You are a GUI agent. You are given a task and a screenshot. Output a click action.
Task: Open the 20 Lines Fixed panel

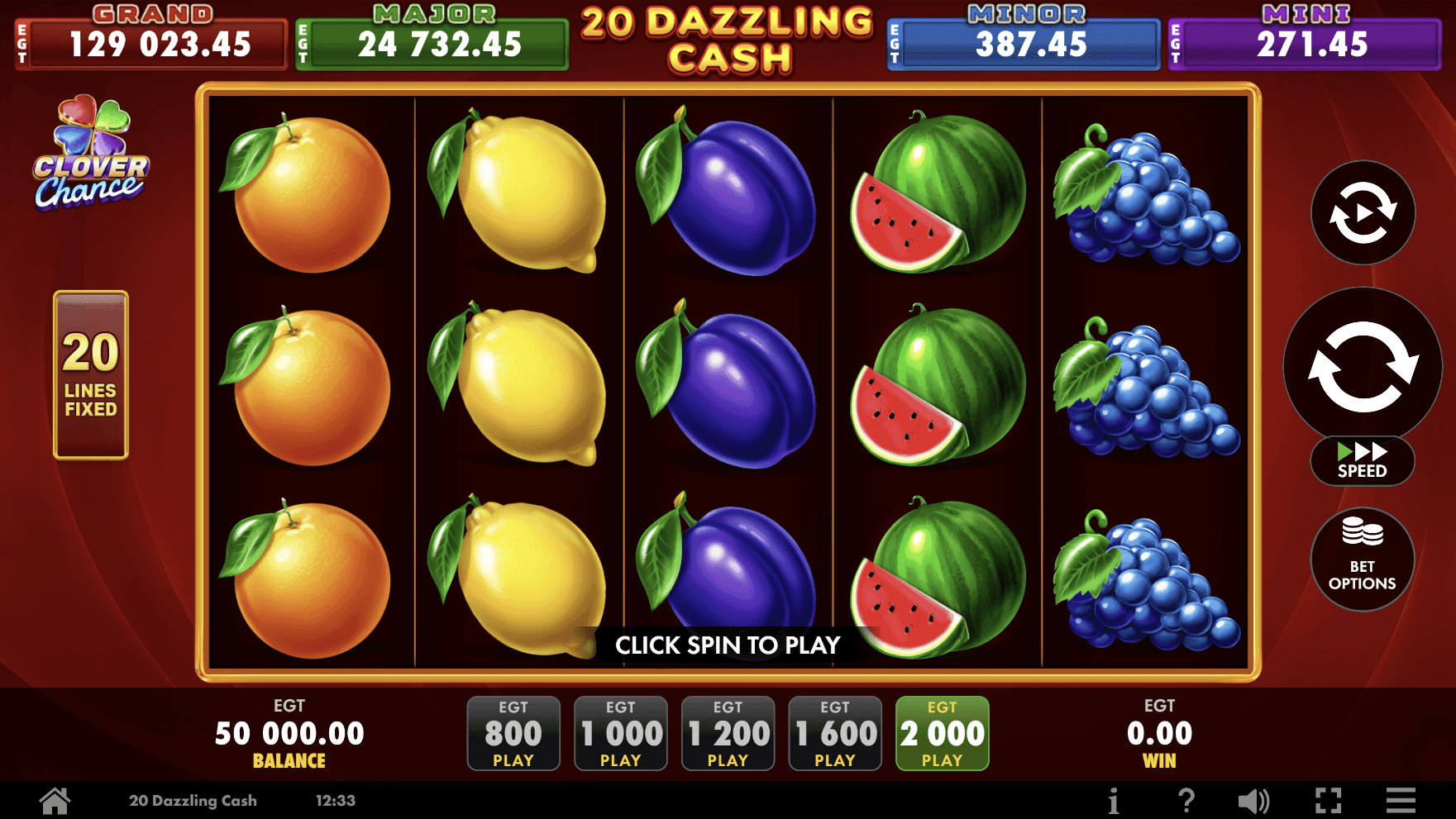[x=89, y=374]
